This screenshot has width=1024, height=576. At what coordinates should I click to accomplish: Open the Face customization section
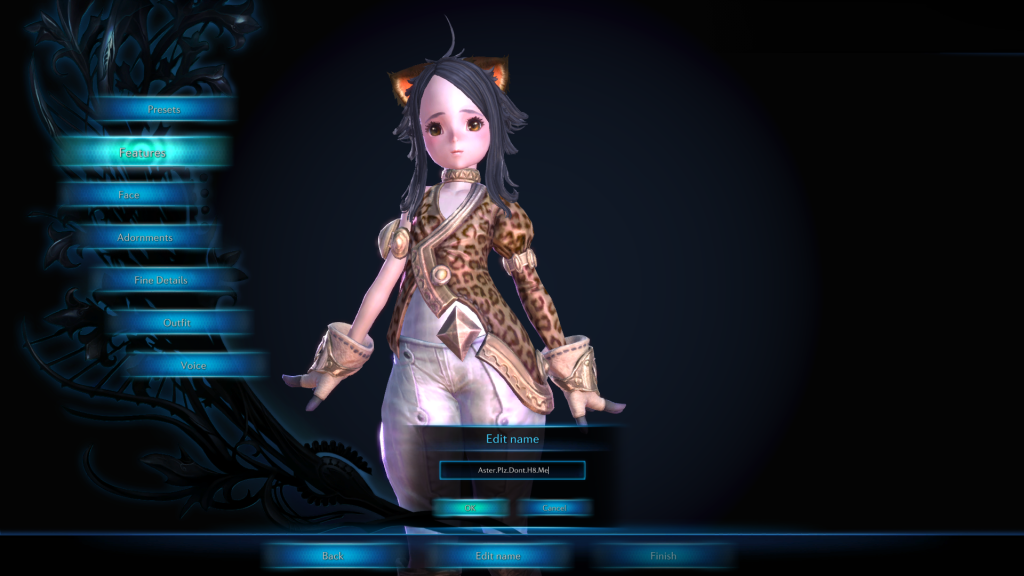tap(129, 195)
